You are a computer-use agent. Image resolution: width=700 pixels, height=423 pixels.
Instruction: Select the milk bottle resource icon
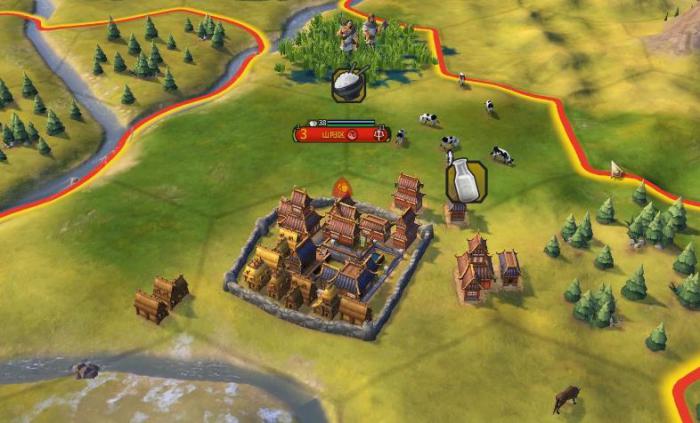point(465,182)
